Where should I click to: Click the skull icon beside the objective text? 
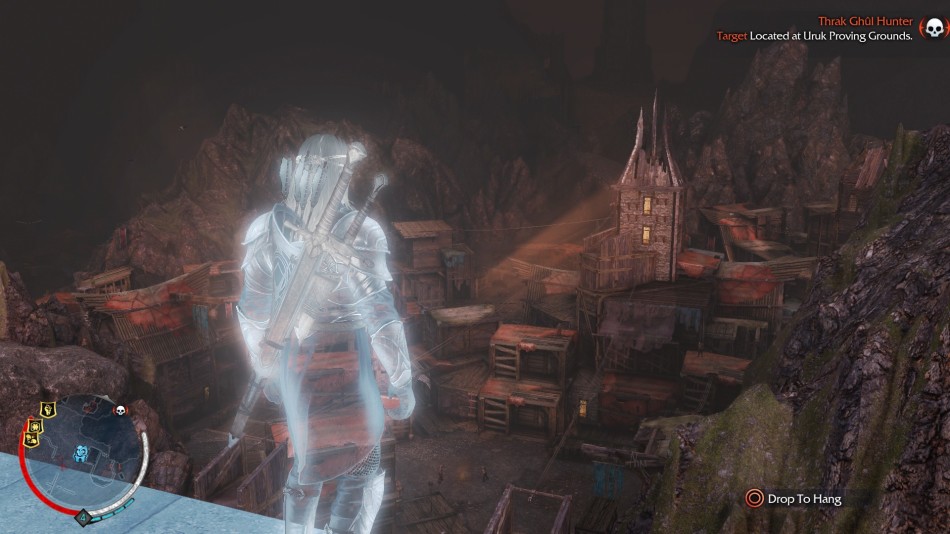932,29
